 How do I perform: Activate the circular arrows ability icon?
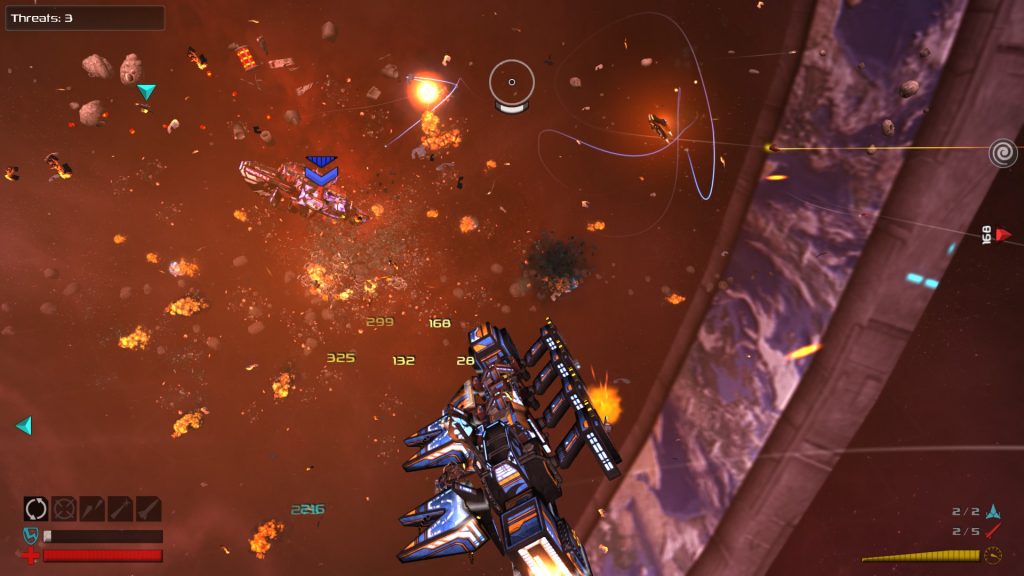(x=36, y=509)
